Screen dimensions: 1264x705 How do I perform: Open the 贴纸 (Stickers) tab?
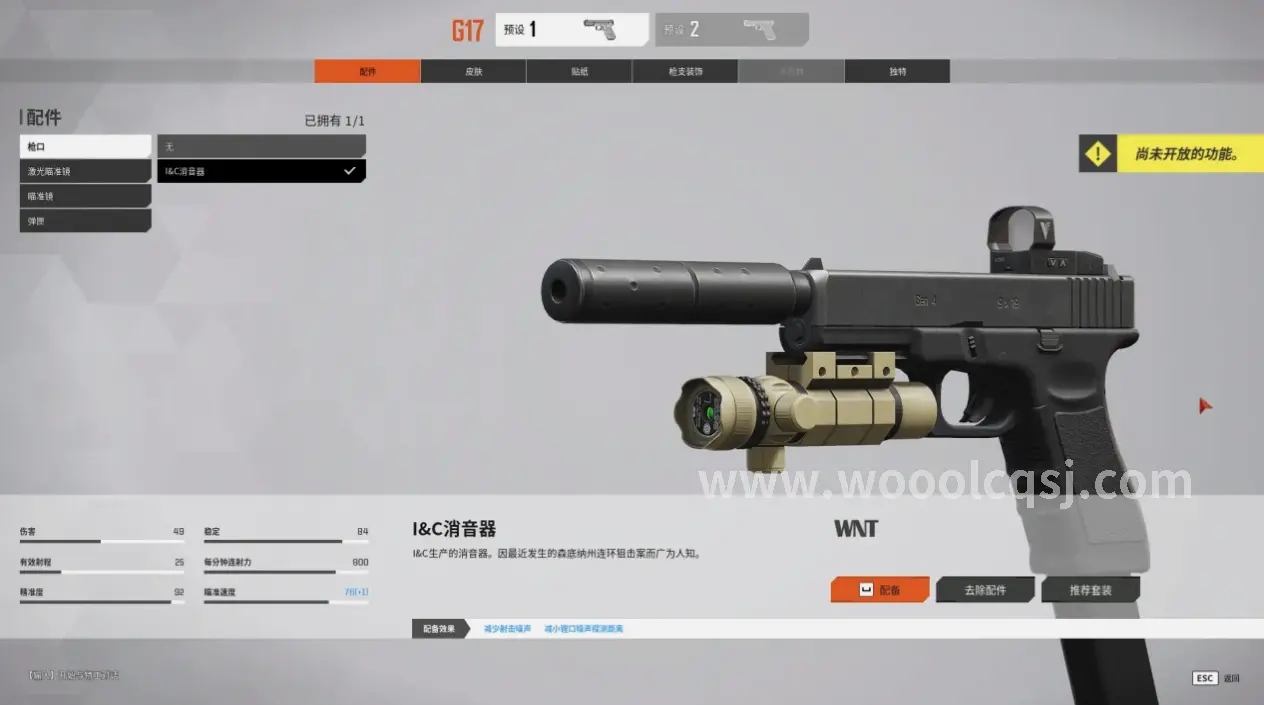[579, 72]
